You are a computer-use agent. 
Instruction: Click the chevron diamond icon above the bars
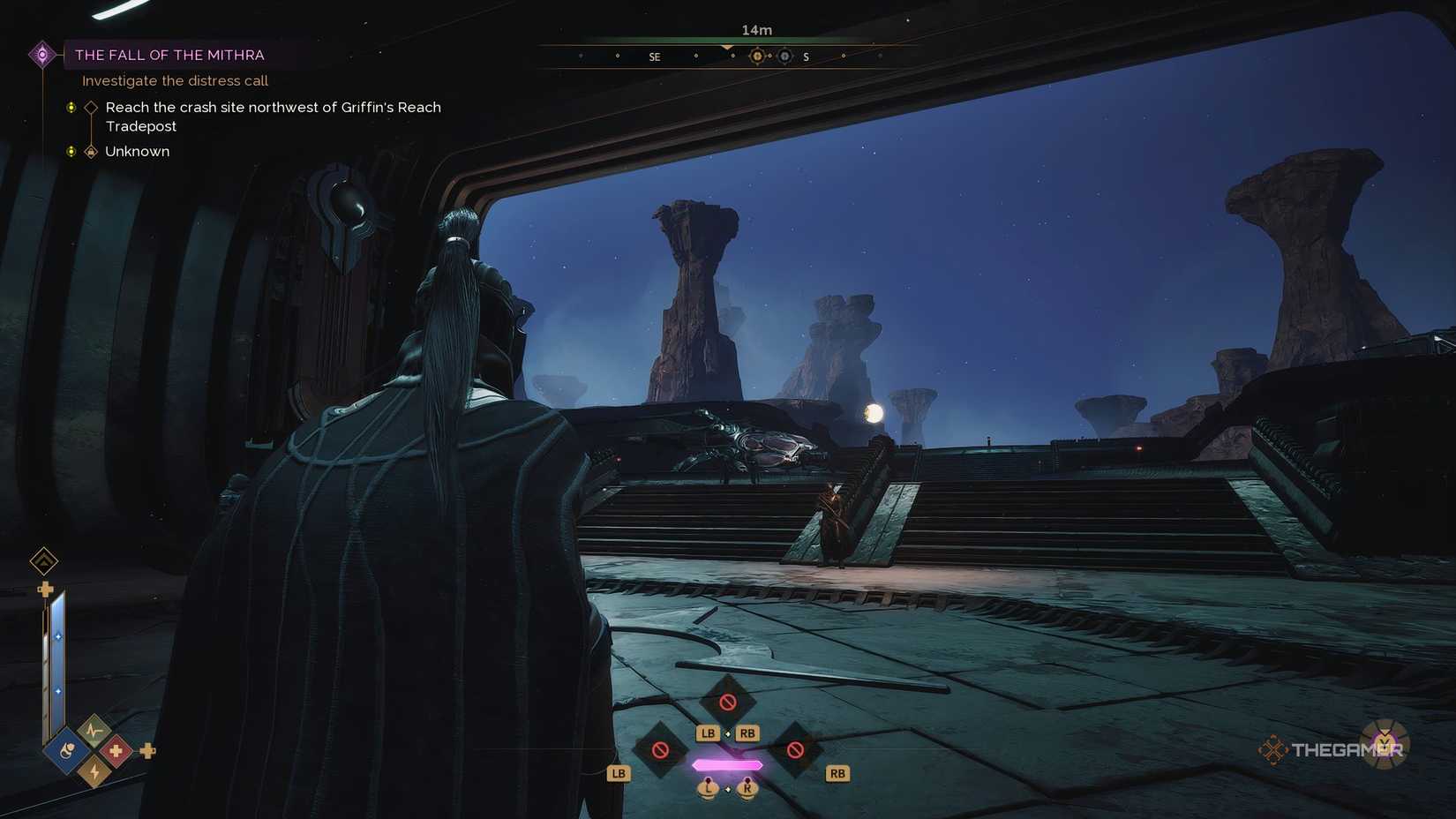[44, 560]
